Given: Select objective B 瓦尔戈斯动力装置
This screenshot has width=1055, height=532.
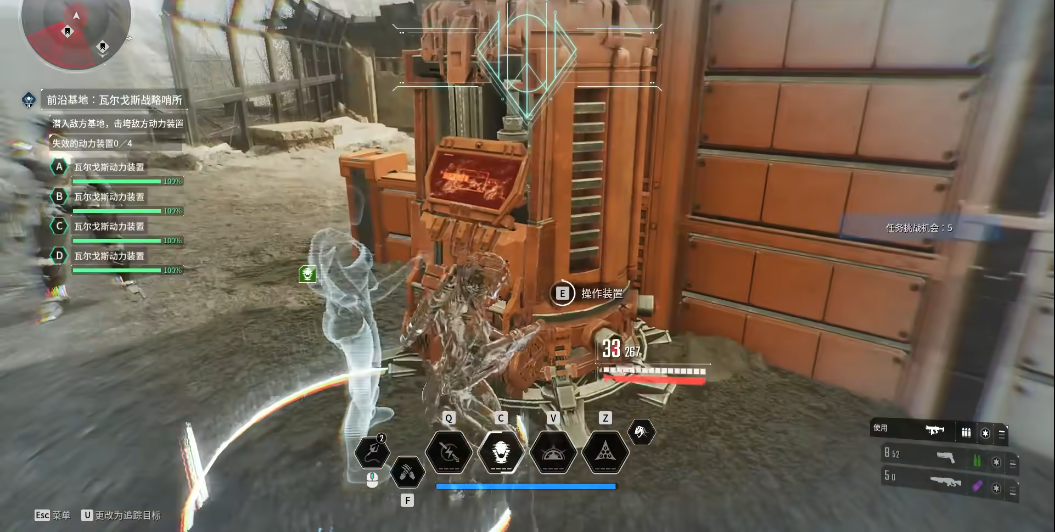Looking at the screenshot, I should (108, 197).
